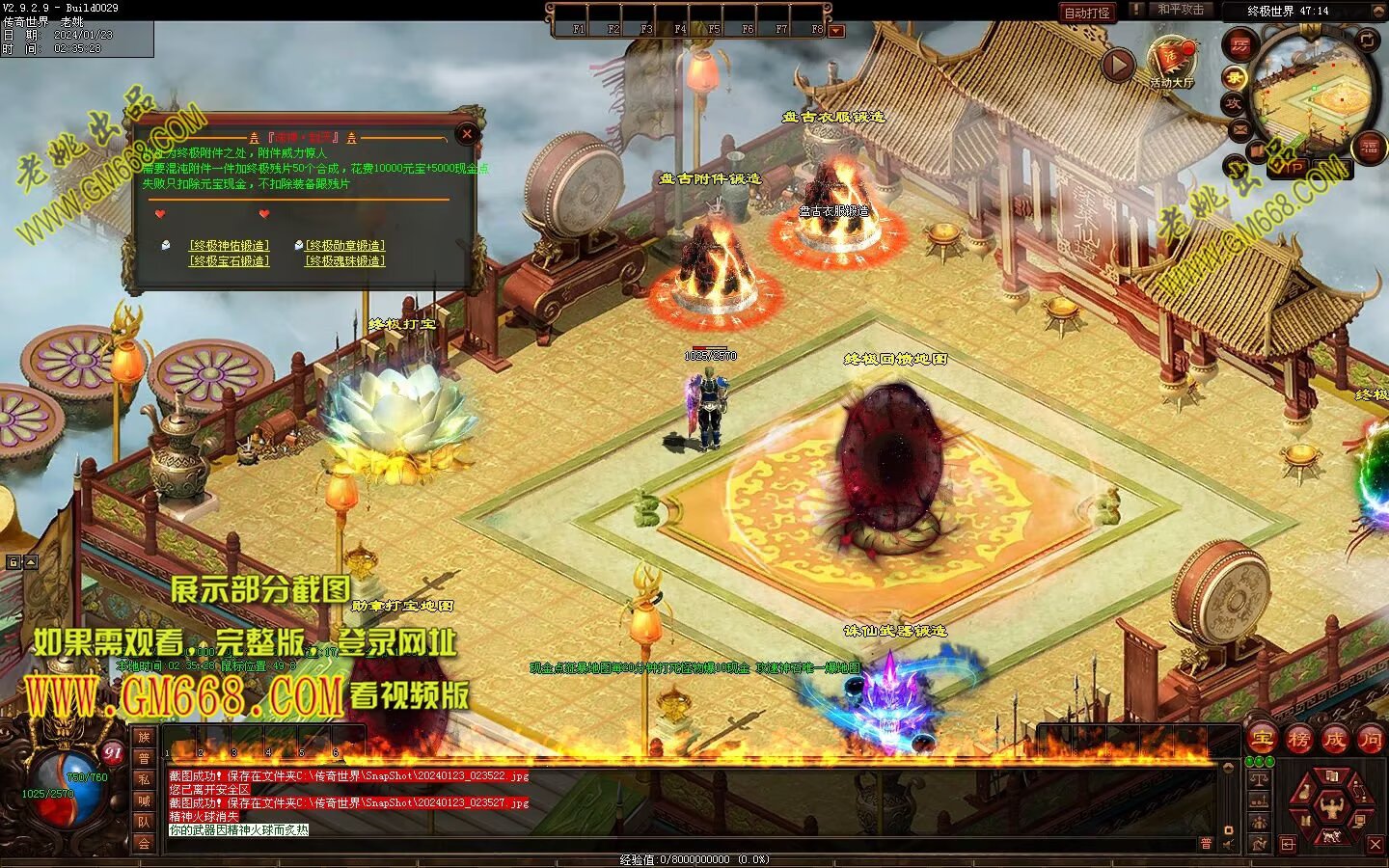This screenshot has height=868, width=1389.
Task: Open the scales trade icon
Action: tap(1259, 779)
